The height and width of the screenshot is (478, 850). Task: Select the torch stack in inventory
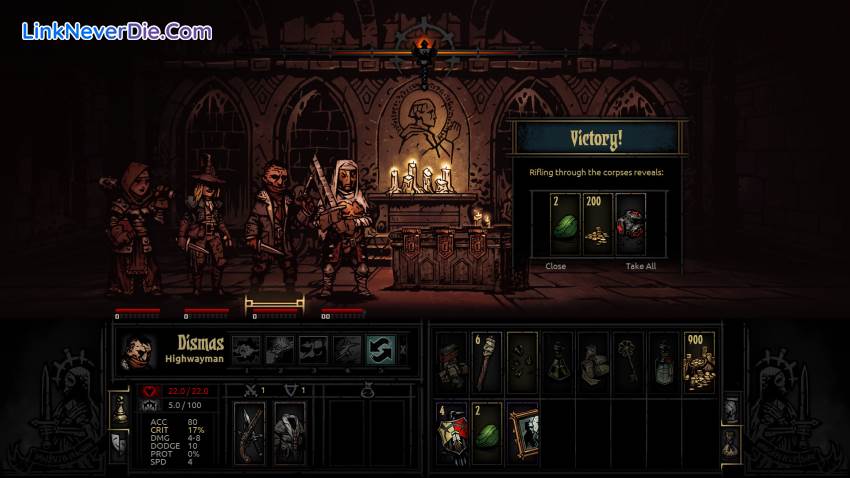pyautogui.click(x=486, y=360)
